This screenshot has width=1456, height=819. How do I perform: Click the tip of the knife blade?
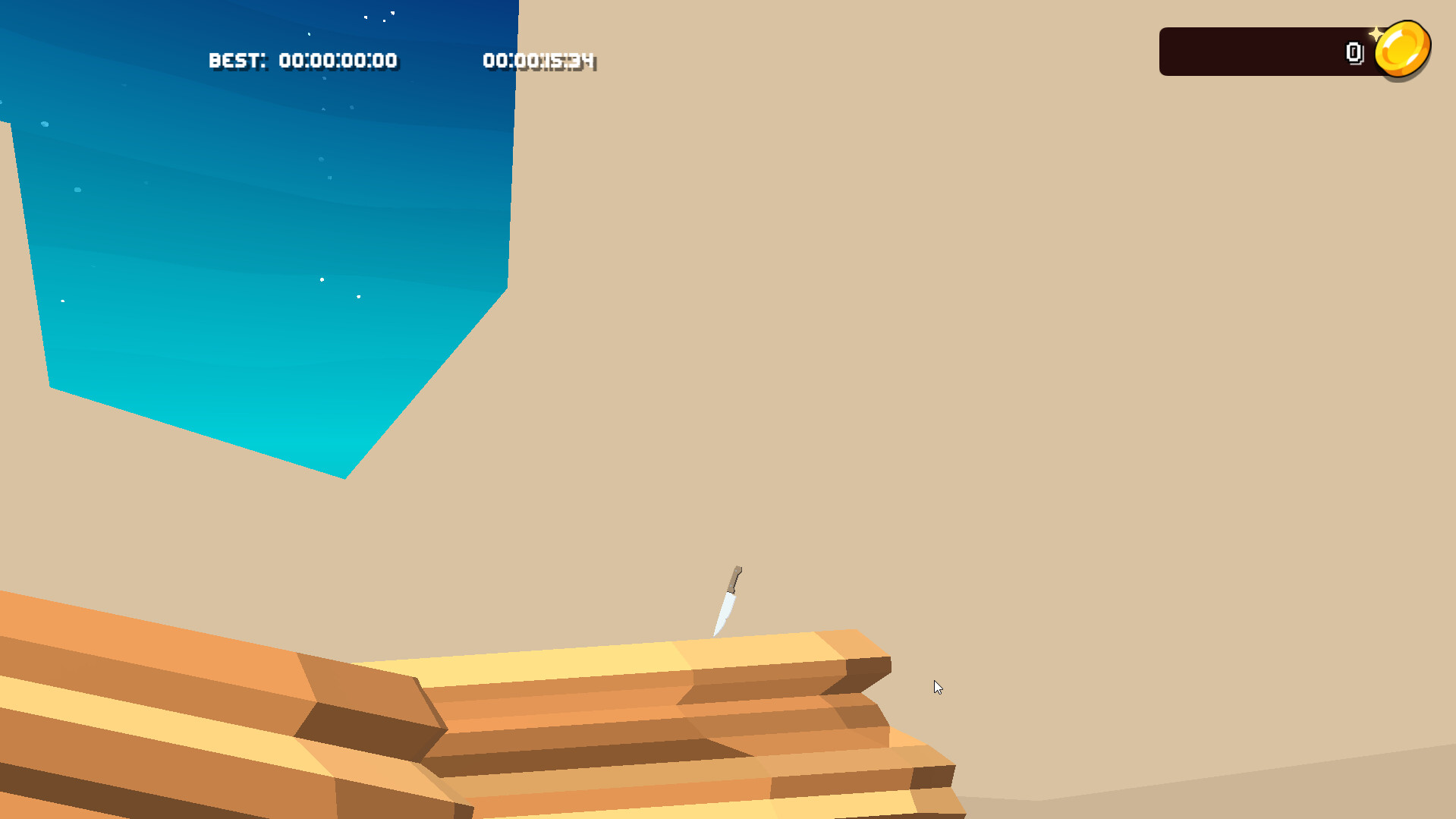click(x=716, y=634)
